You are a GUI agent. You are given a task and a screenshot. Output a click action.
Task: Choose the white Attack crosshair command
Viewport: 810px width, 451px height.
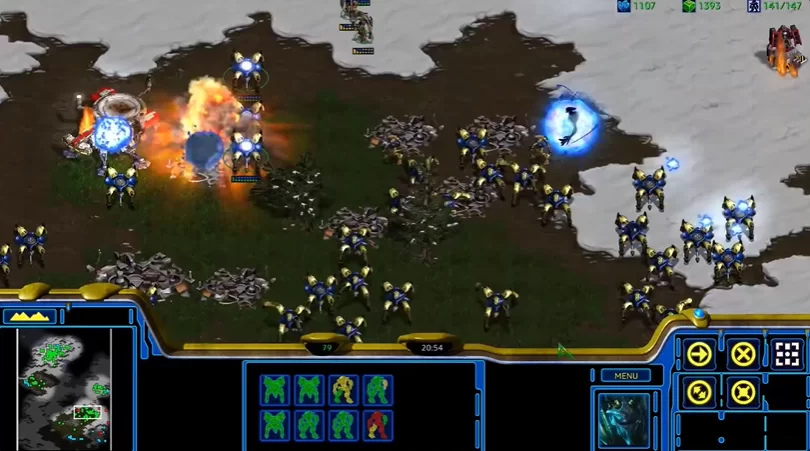click(787, 354)
